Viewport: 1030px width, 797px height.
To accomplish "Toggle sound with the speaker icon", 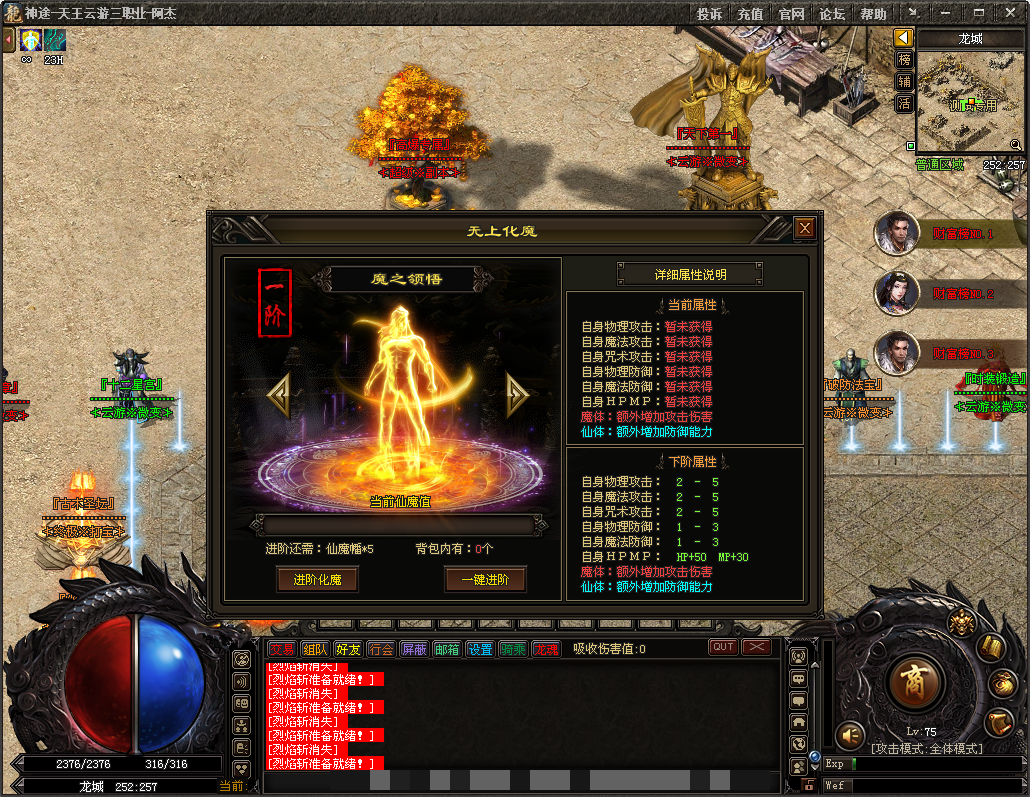I will [x=850, y=736].
